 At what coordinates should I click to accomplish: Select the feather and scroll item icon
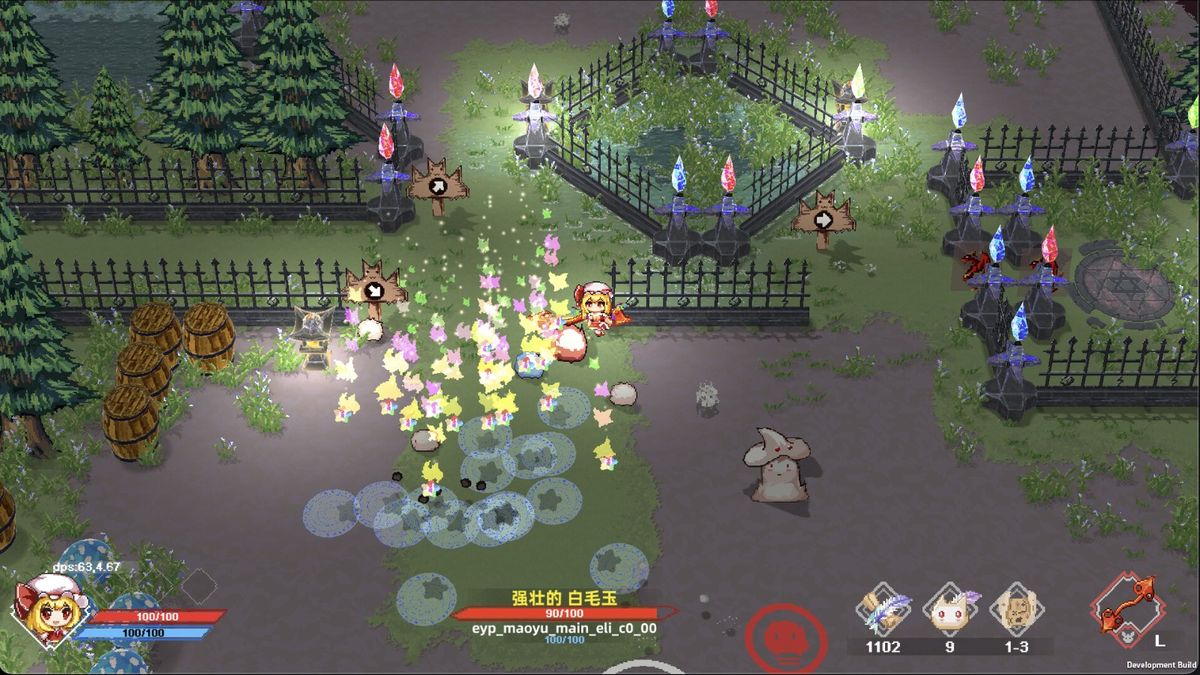[x=884, y=609]
